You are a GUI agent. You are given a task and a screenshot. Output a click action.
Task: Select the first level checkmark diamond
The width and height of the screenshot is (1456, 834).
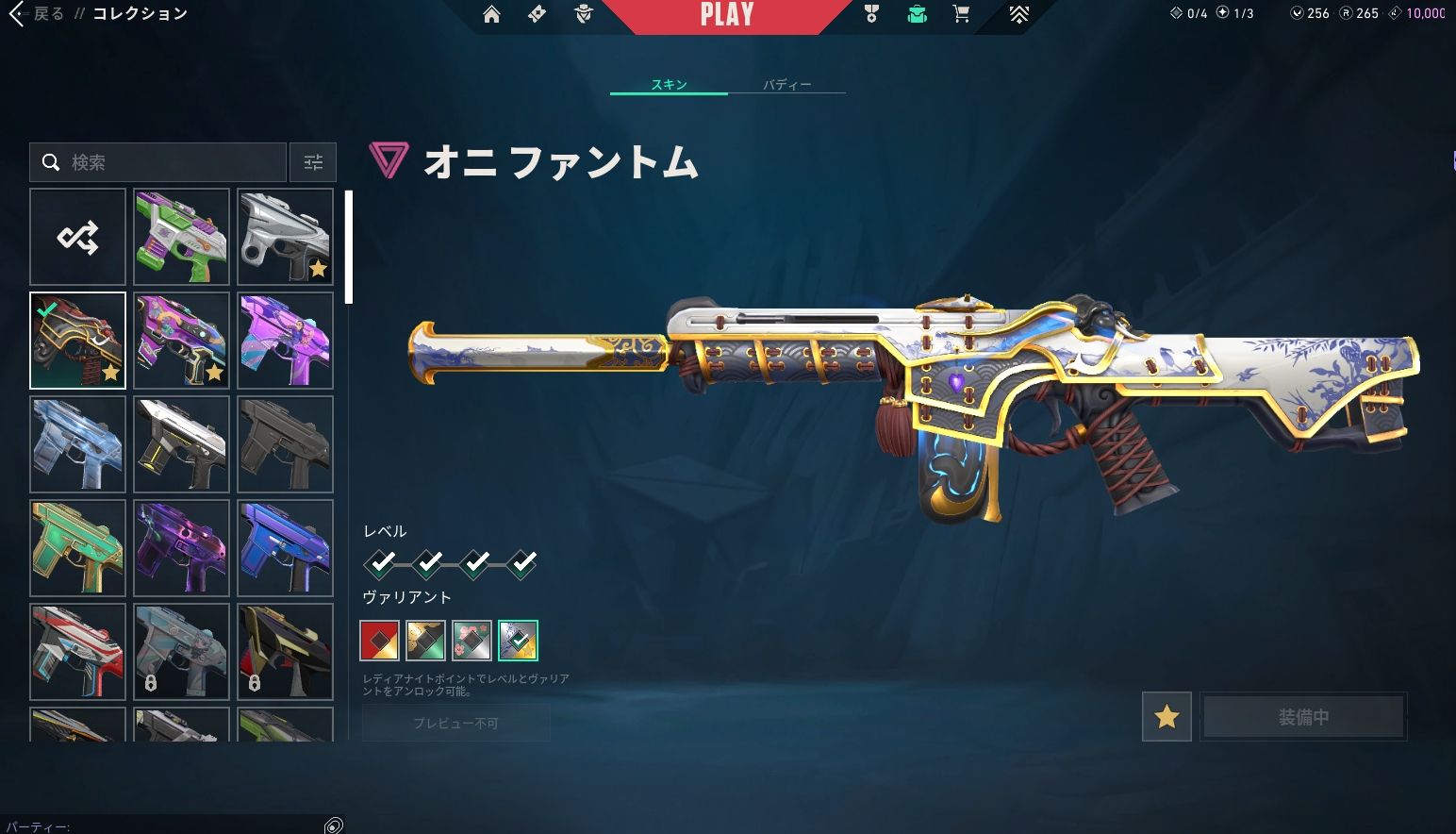tap(381, 563)
